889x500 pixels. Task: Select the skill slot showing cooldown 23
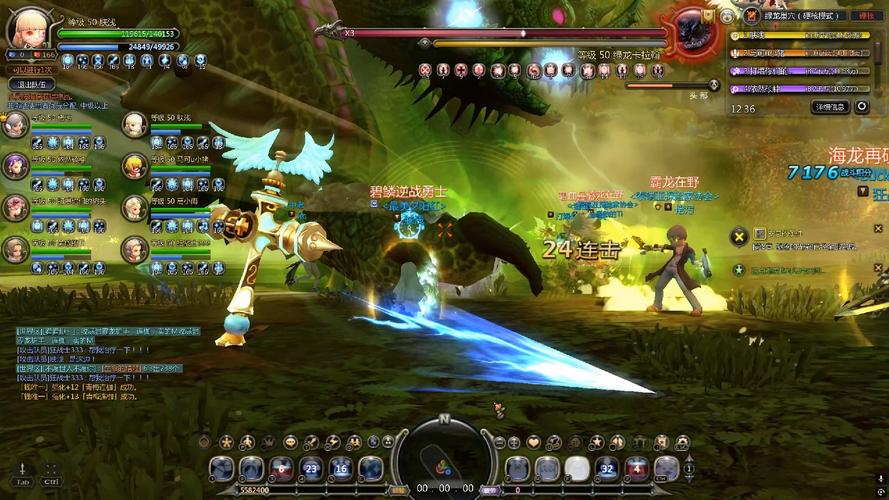point(312,468)
